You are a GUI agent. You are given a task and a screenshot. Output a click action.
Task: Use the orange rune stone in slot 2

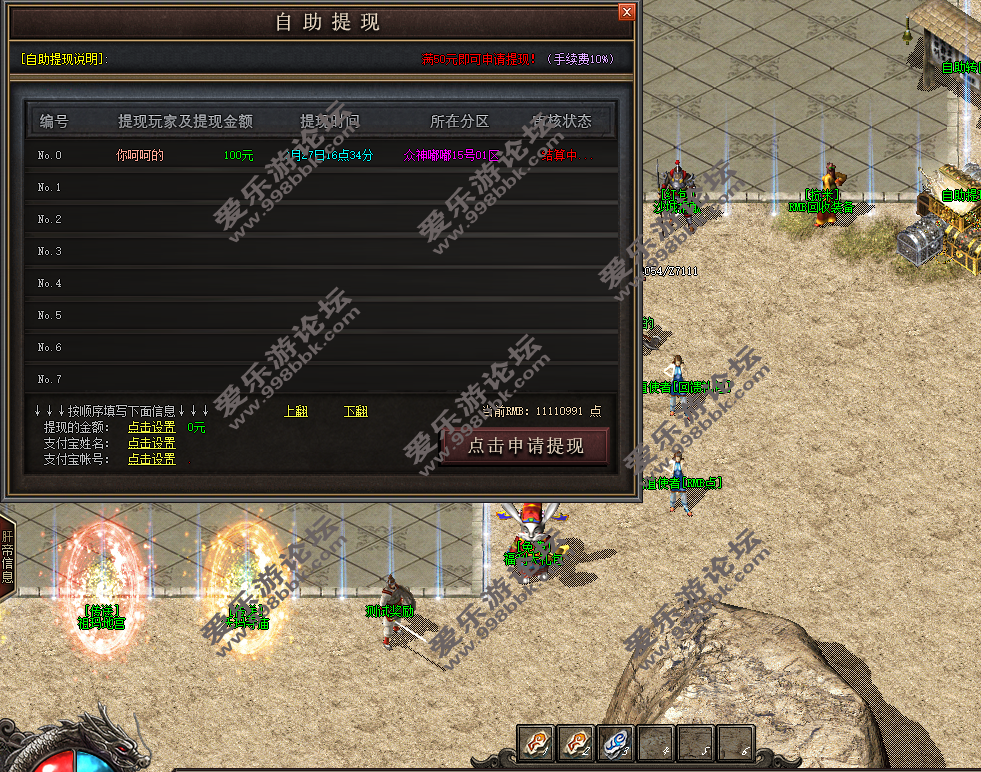(575, 743)
